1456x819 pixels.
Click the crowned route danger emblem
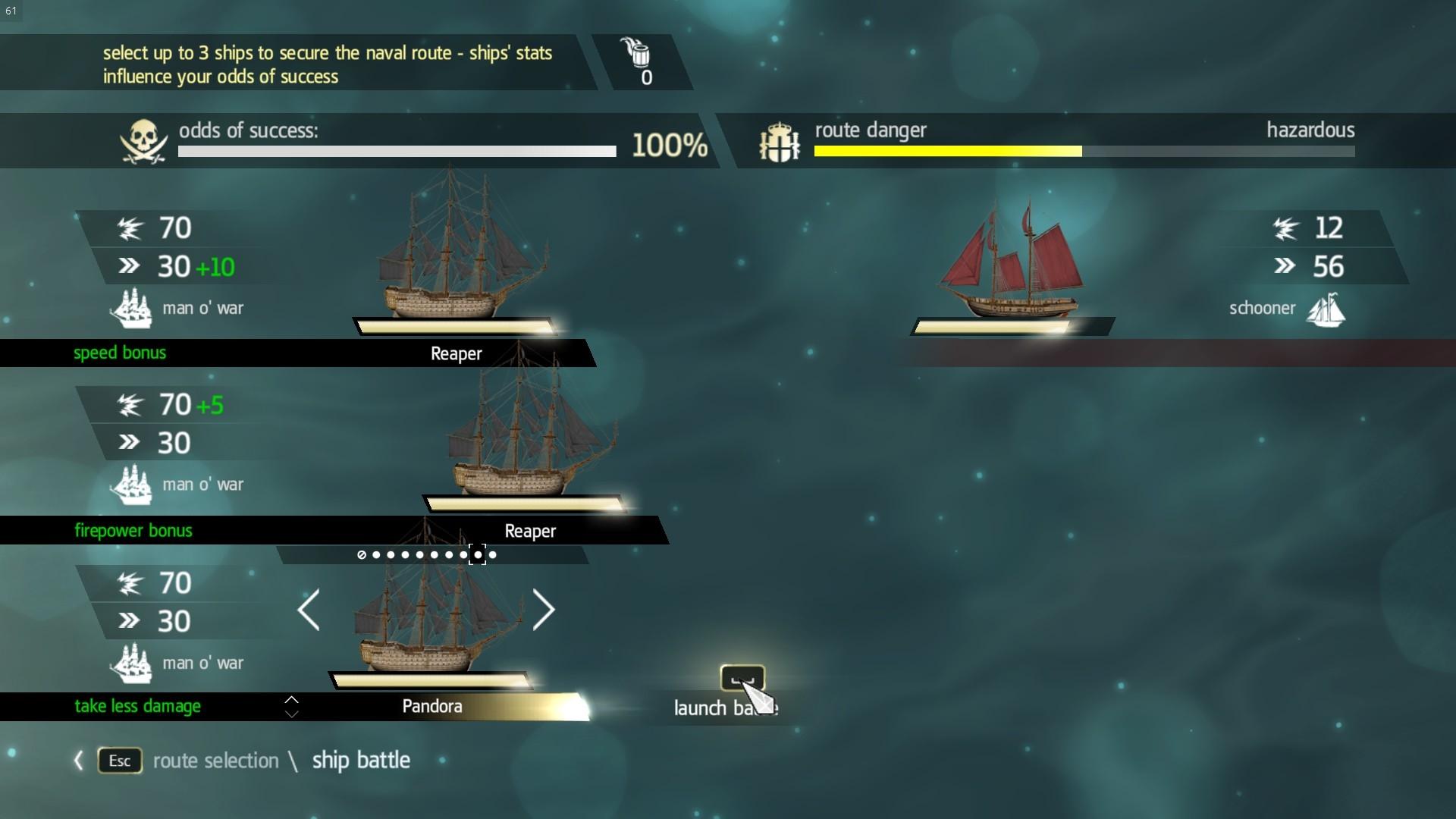[778, 141]
